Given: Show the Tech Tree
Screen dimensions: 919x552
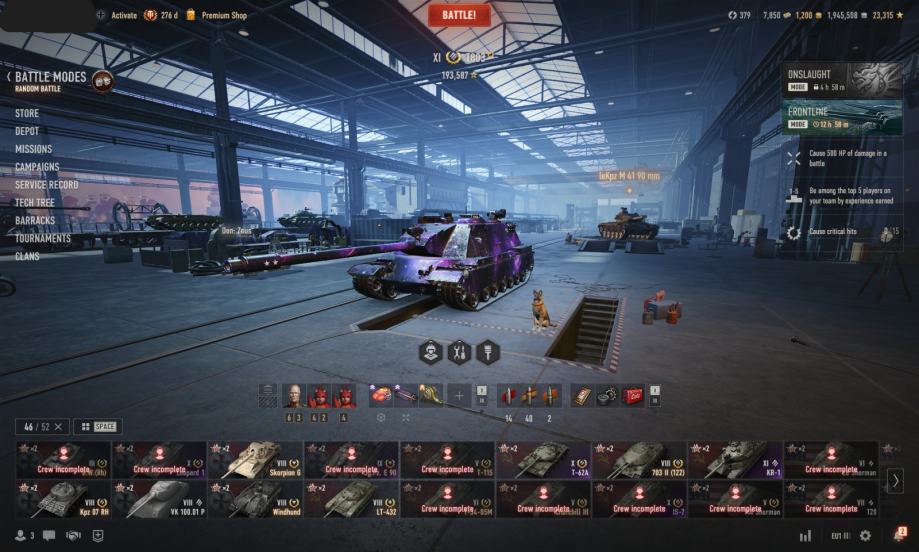Looking at the screenshot, I should (35, 202).
